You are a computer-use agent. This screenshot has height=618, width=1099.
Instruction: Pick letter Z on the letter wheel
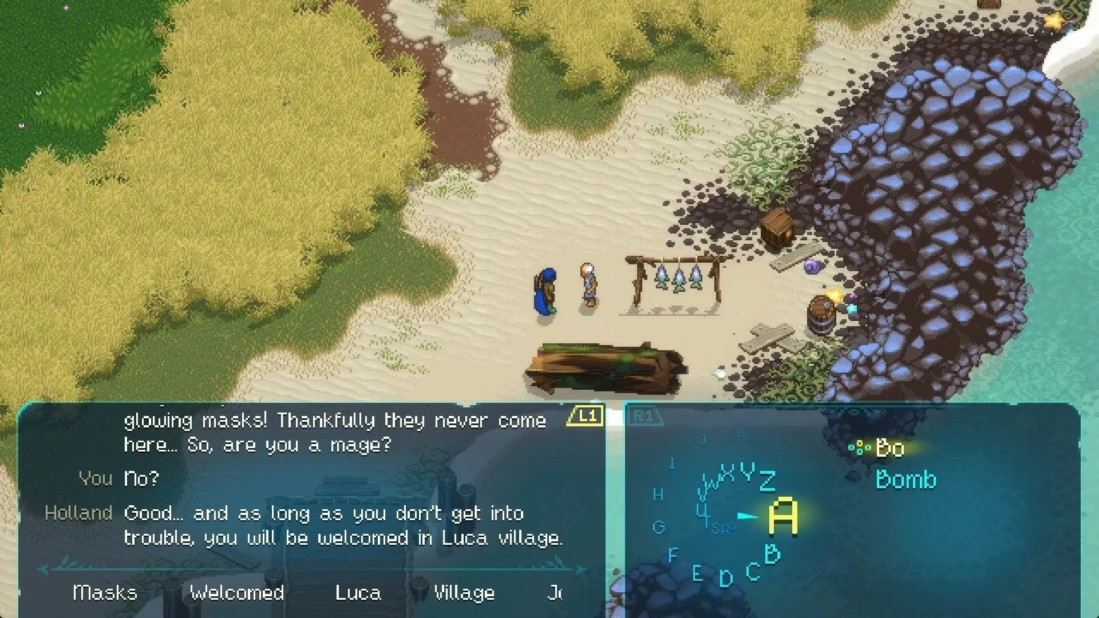(x=767, y=481)
